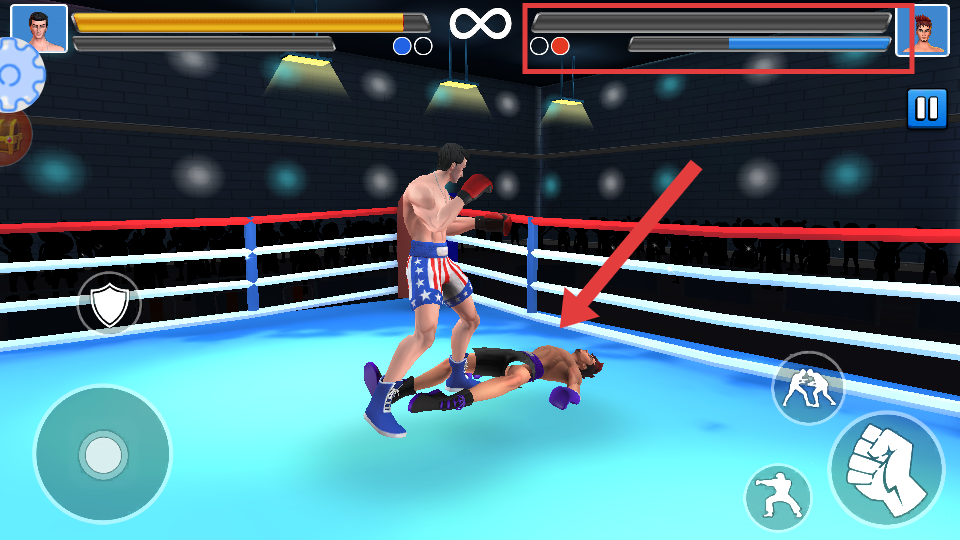Screen dimensions: 960x540
Task: Pause the boxing match
Action: pyautogui.click(x=927, y=109)
